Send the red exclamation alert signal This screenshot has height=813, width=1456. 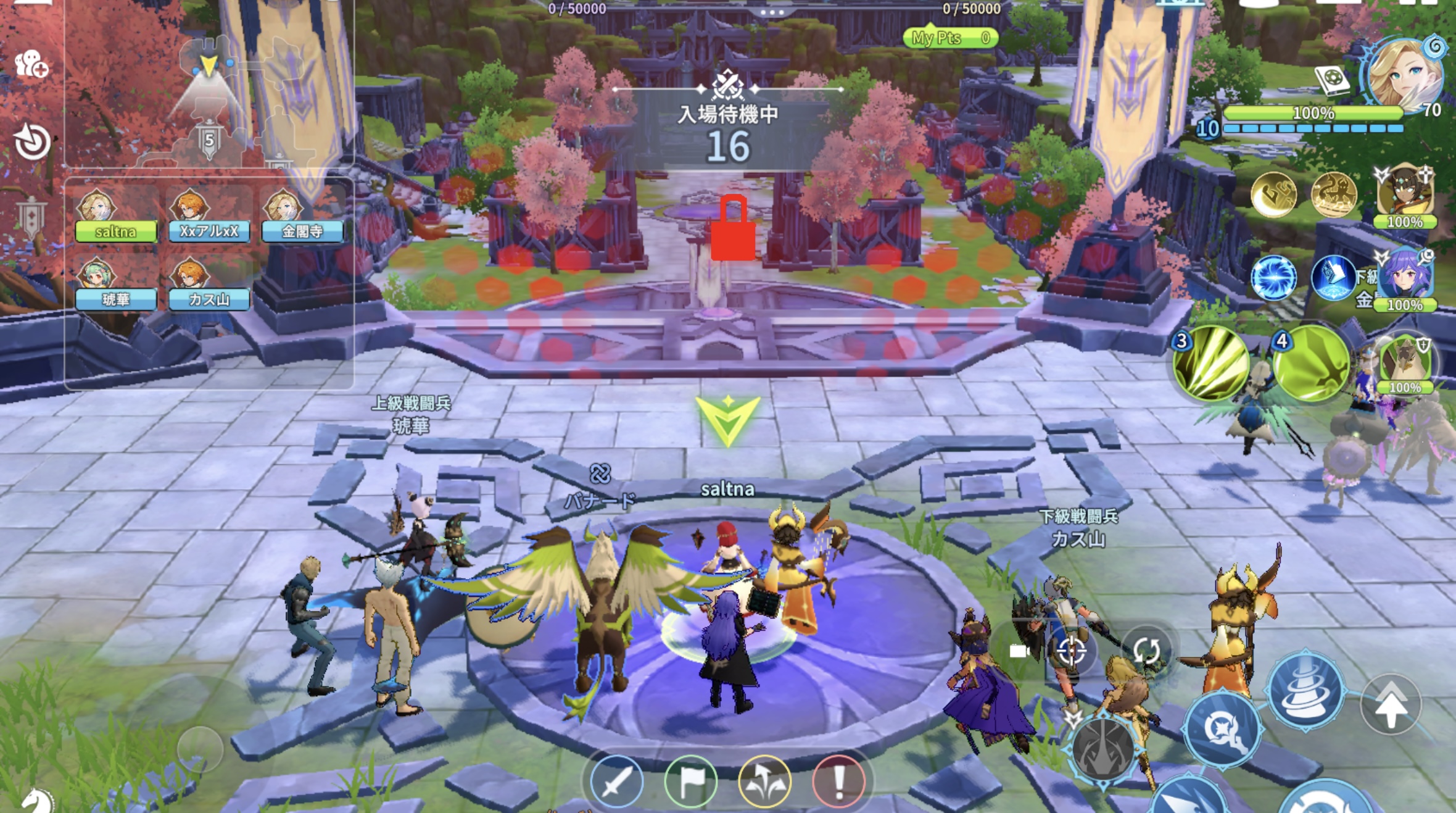click(x=838, y=782)
